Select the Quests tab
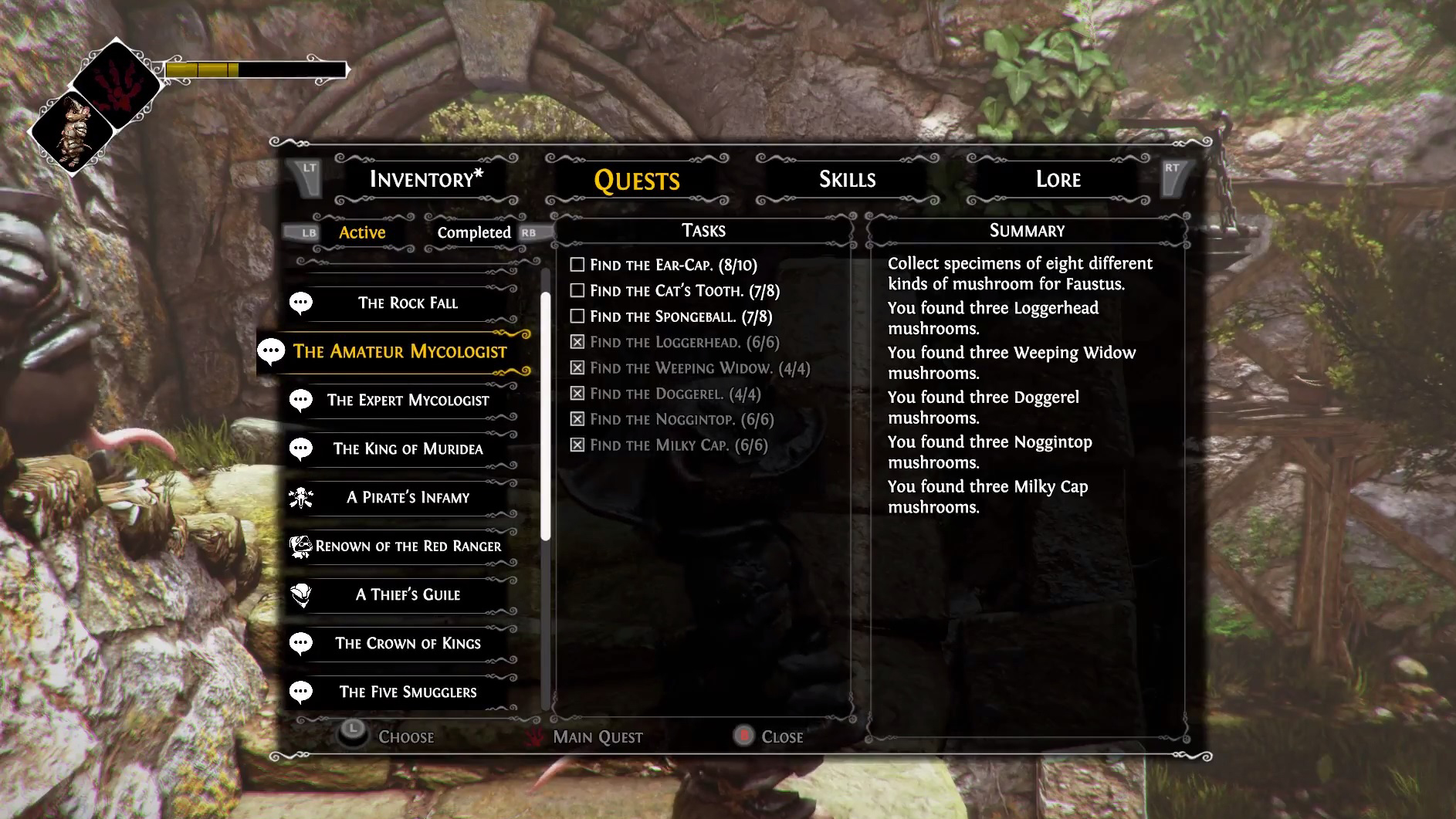The height and width of the screenshot is (819, 1456). tap(637, 180)
